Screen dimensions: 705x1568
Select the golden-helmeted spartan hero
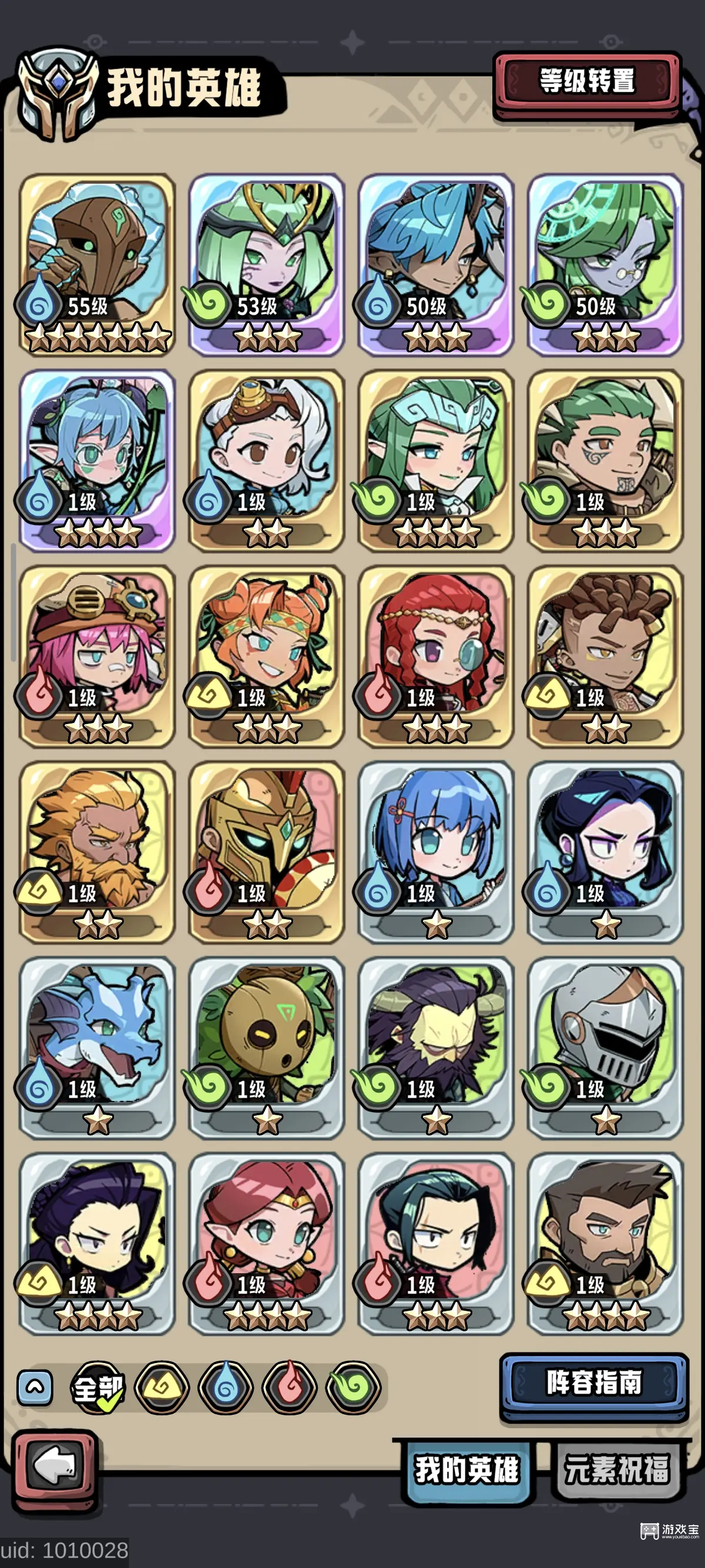point(267,852)
